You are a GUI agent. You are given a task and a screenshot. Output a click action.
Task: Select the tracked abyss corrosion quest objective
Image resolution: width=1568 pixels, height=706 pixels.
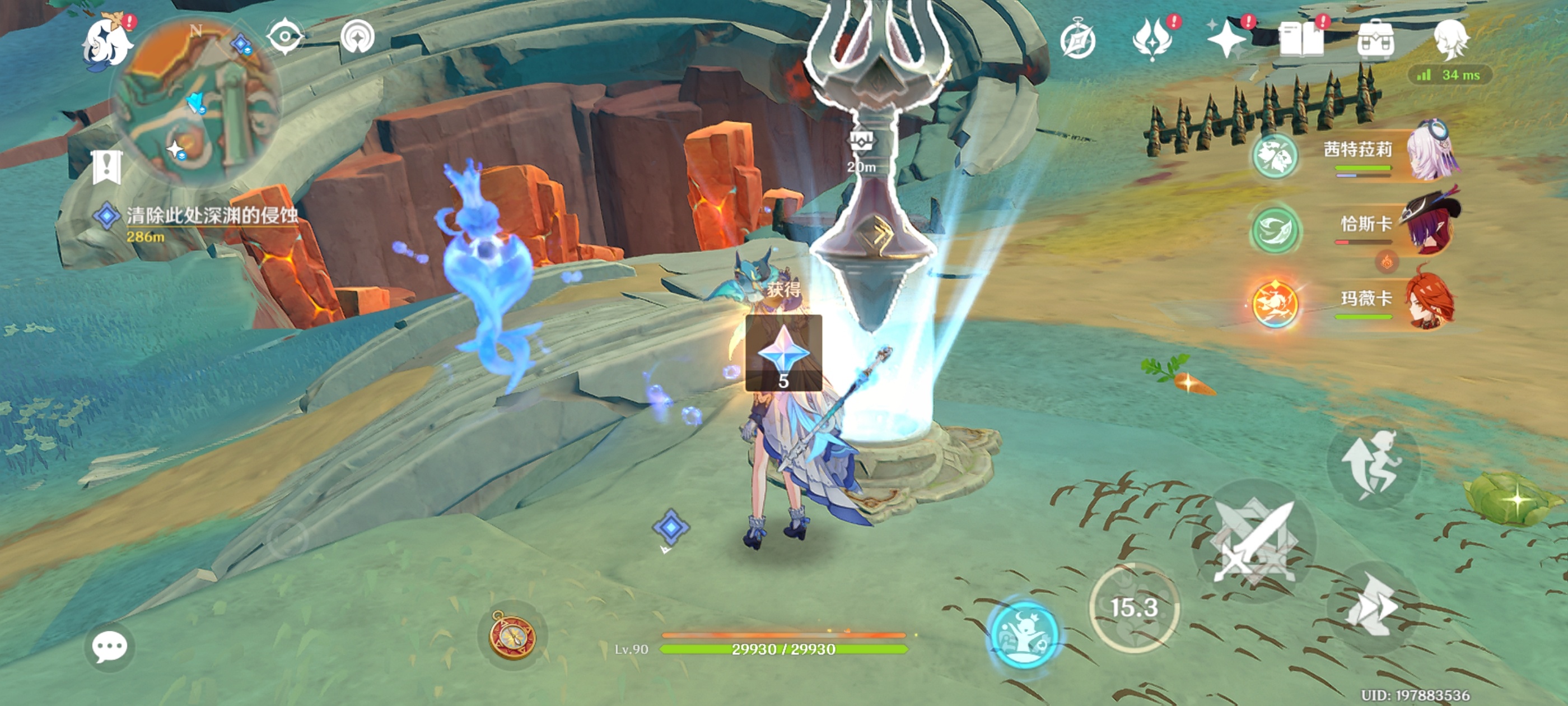(x=210, y=216)
